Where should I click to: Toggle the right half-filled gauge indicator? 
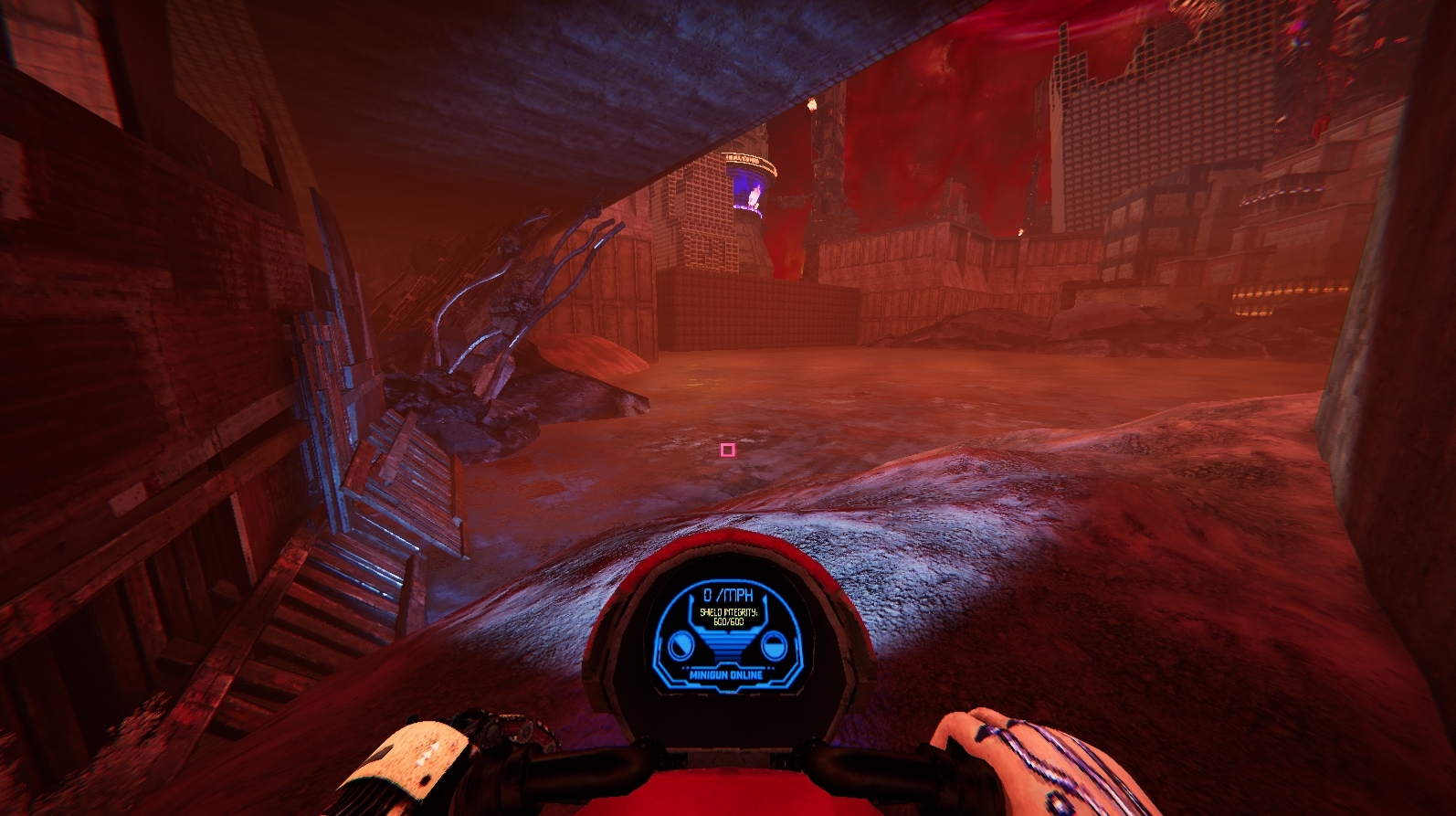click(x=774, y=646)
